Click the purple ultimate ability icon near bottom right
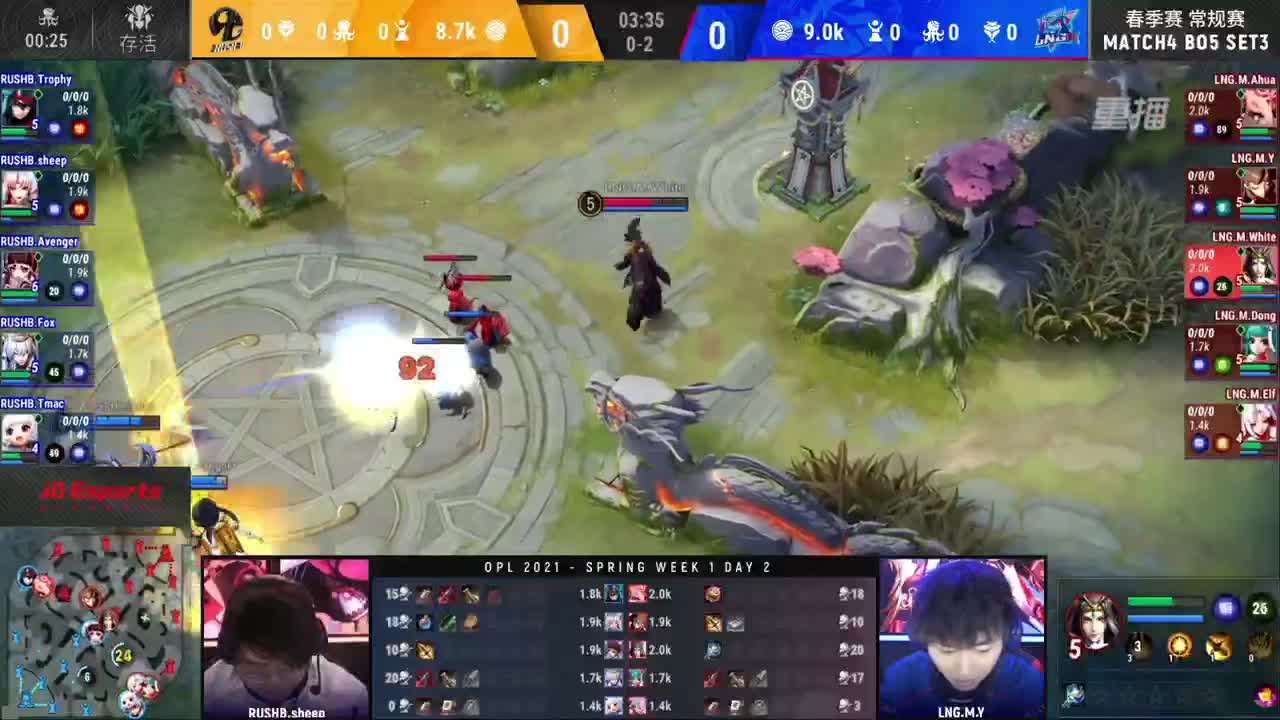 pos(1227,608)
